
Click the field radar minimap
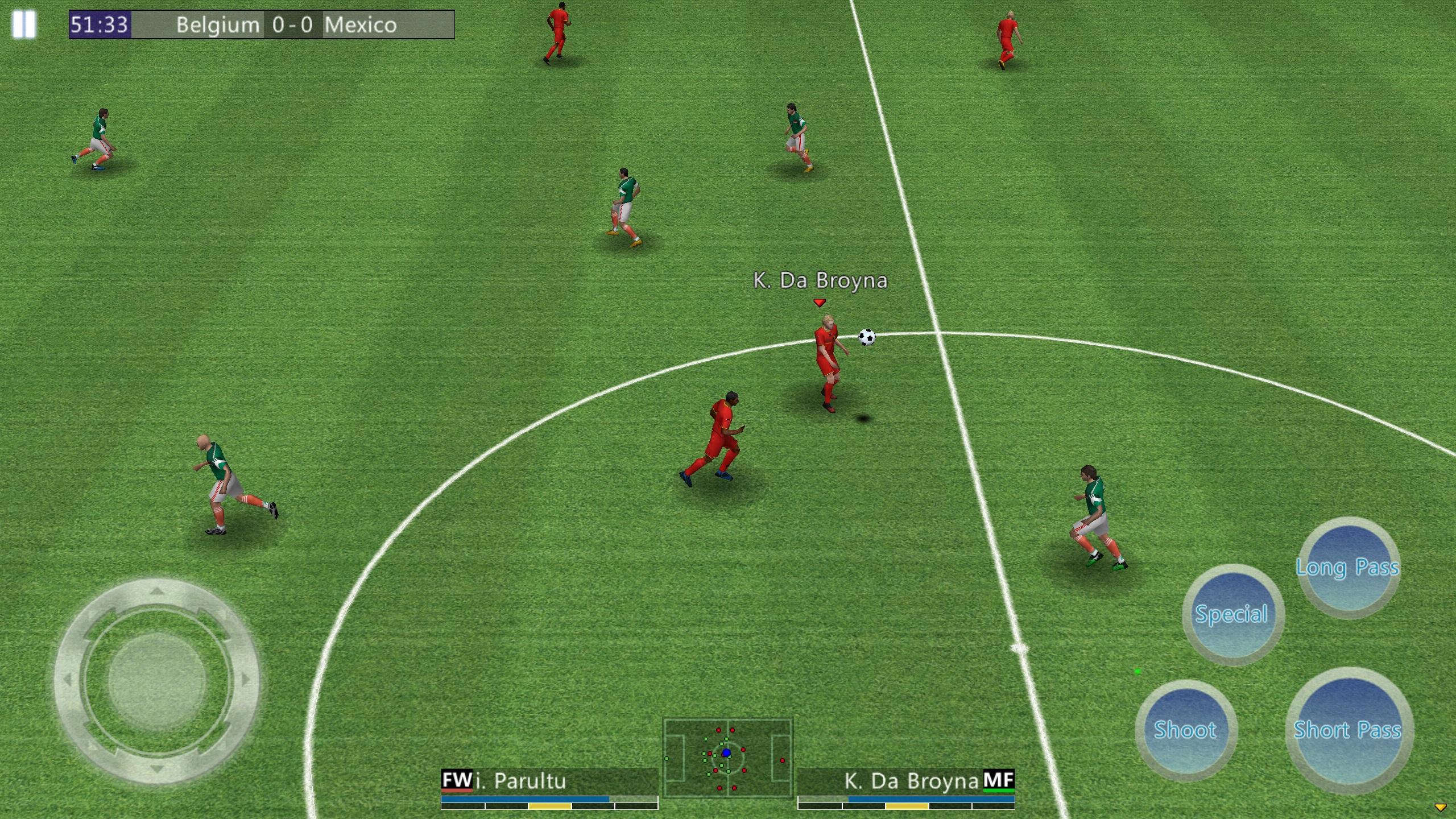[727, 758]
